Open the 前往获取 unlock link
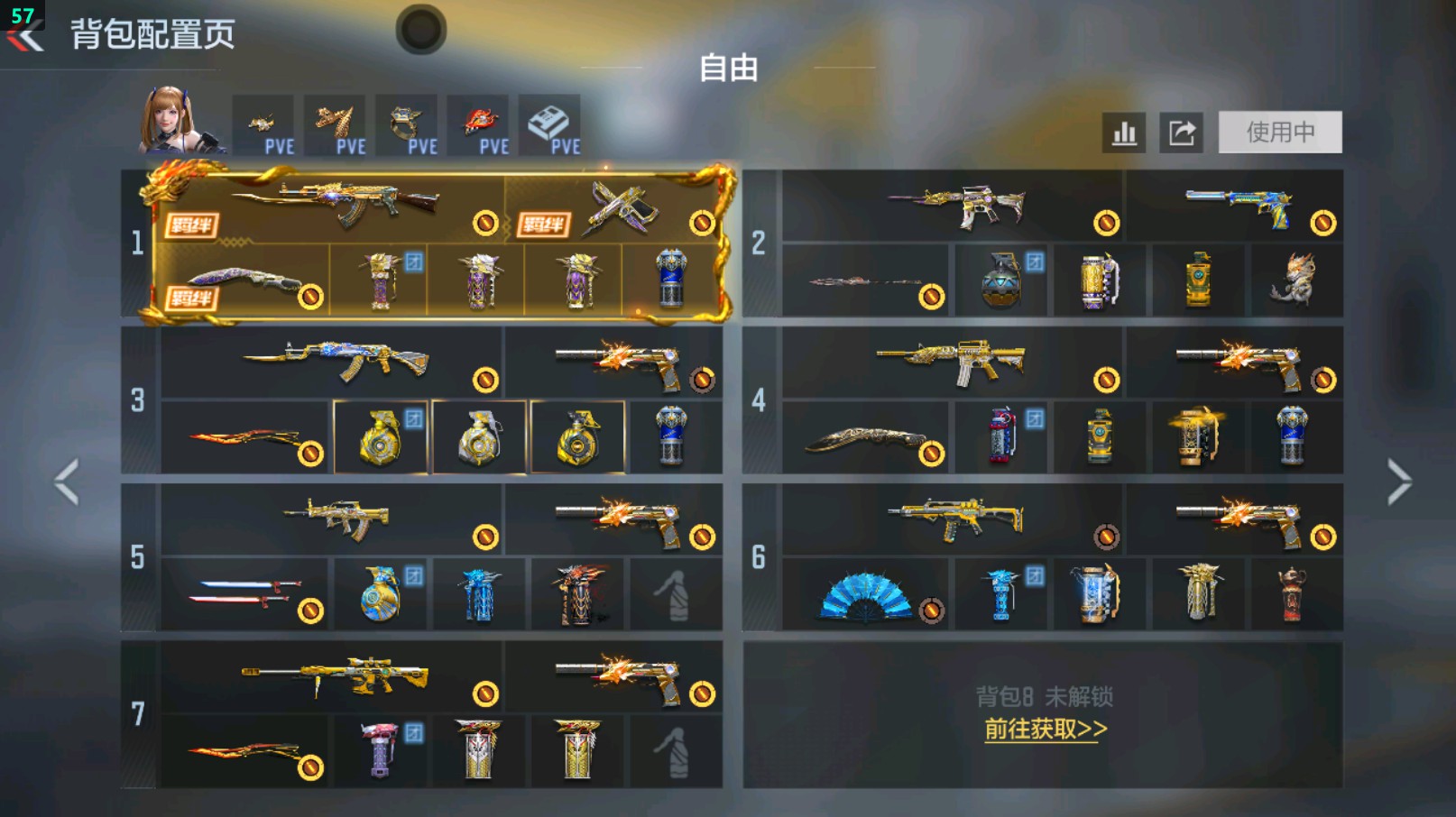The image size is (1456, 817). coord(1046,731)
